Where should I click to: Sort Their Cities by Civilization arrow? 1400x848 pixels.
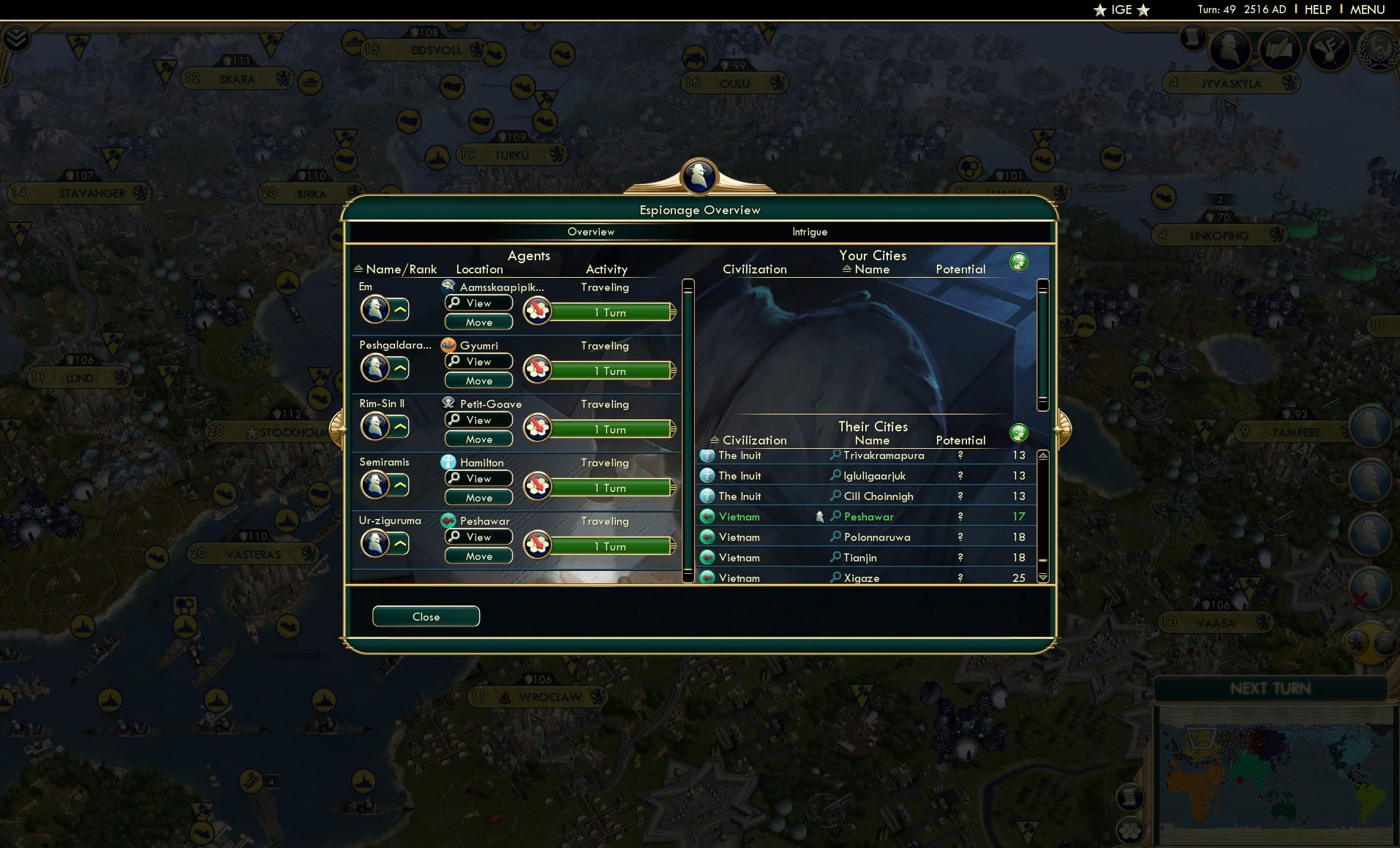715,440
